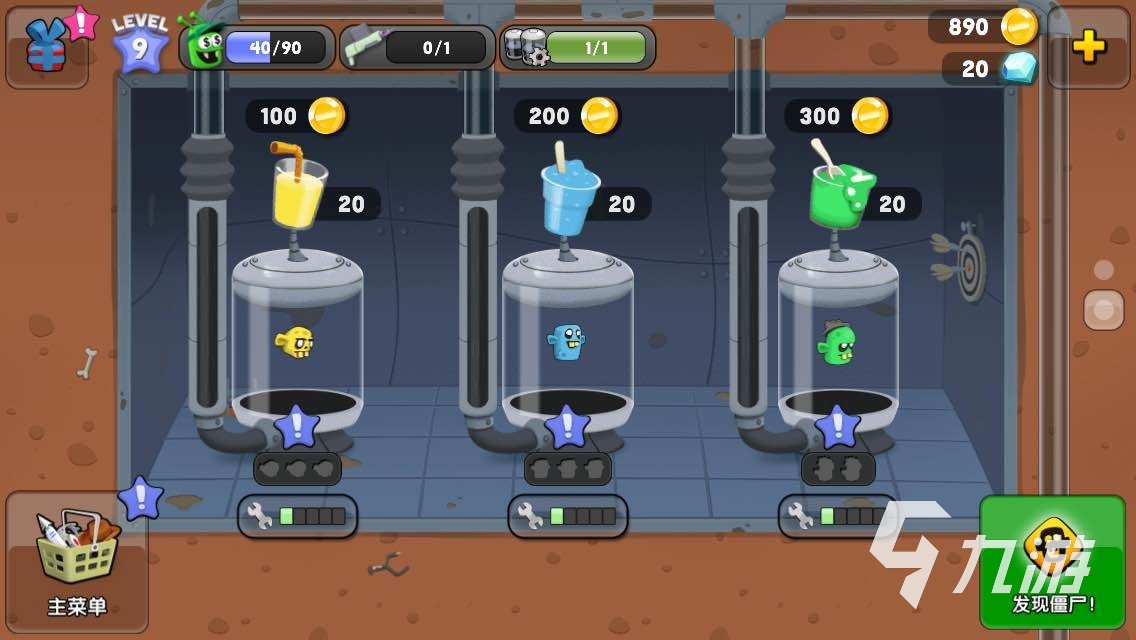Tap the green Find Zombies button
Image resolution: width=1136 pixels, height=640 pixels.
pyautogui.click(x=1052, y=561)
